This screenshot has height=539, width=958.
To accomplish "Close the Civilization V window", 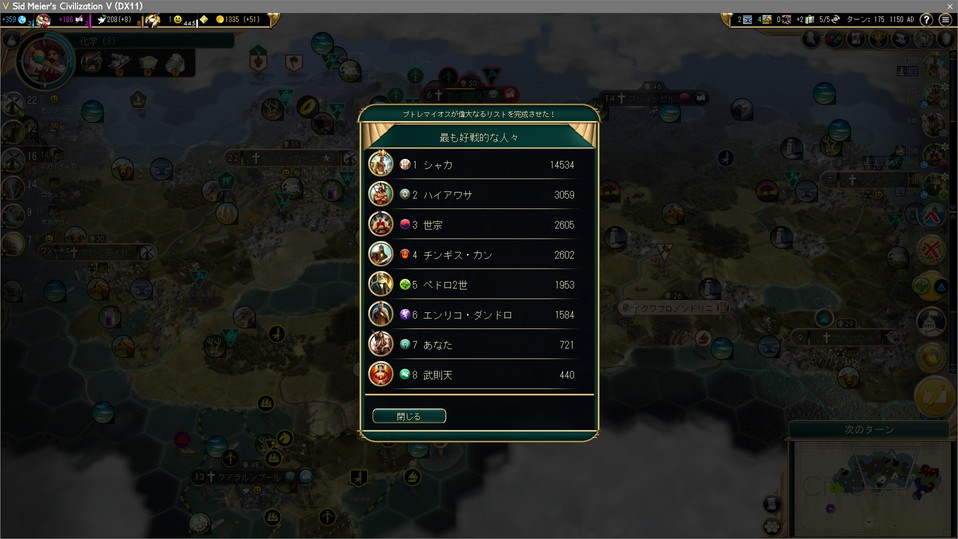I will click(949, 6).
